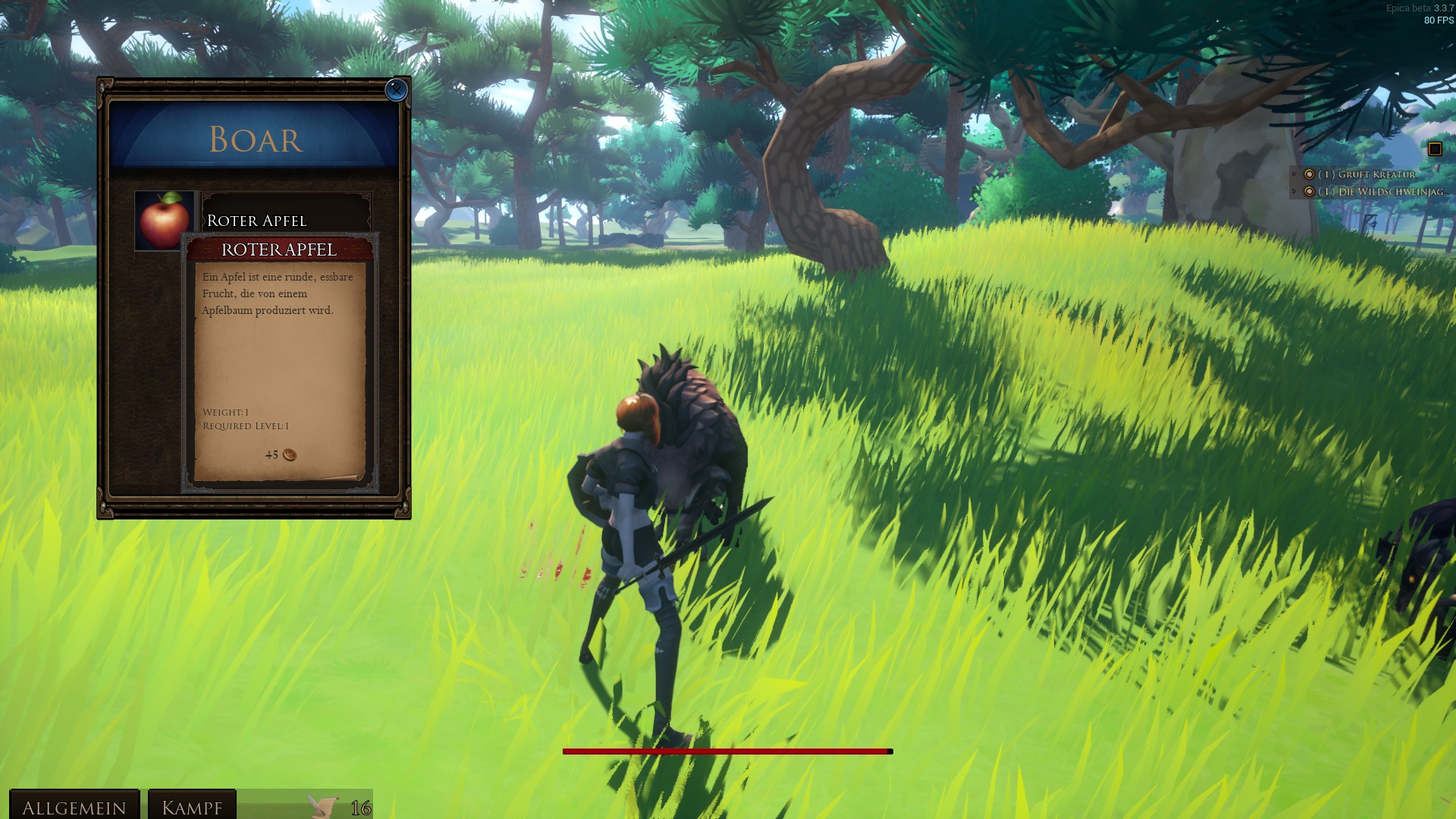Toggle the quest tracker square button
Viewport: 1456px width, 819px height.
click(1434, 149)
